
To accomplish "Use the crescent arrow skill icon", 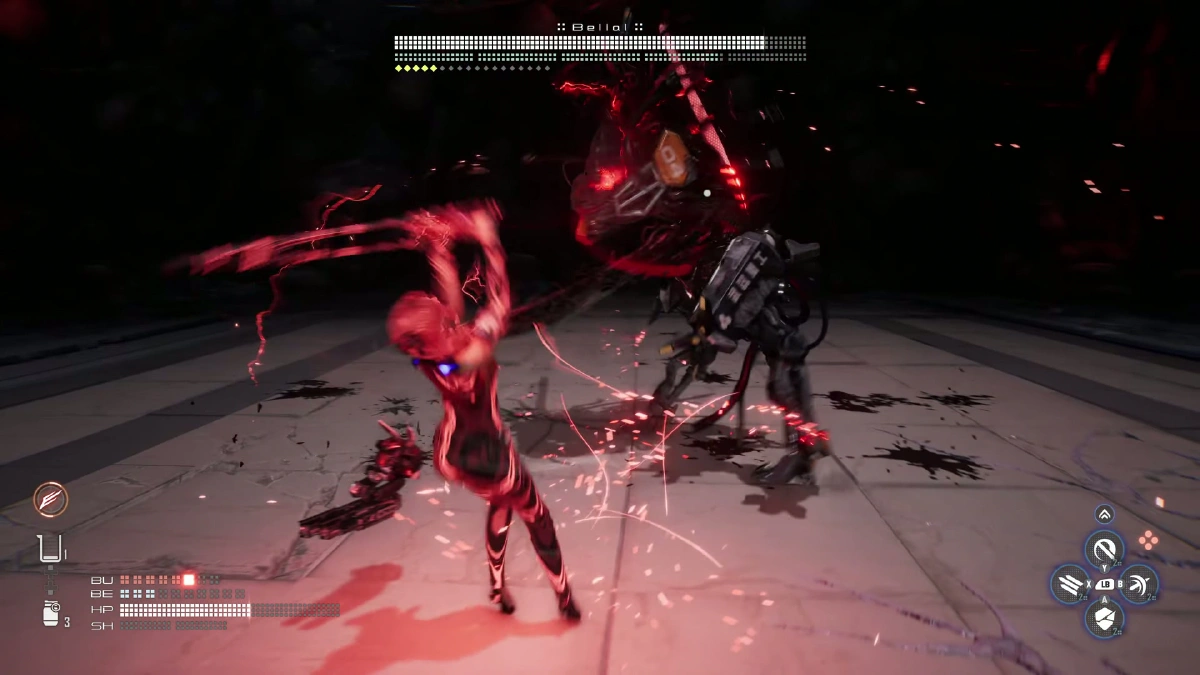I will 1139,584.
